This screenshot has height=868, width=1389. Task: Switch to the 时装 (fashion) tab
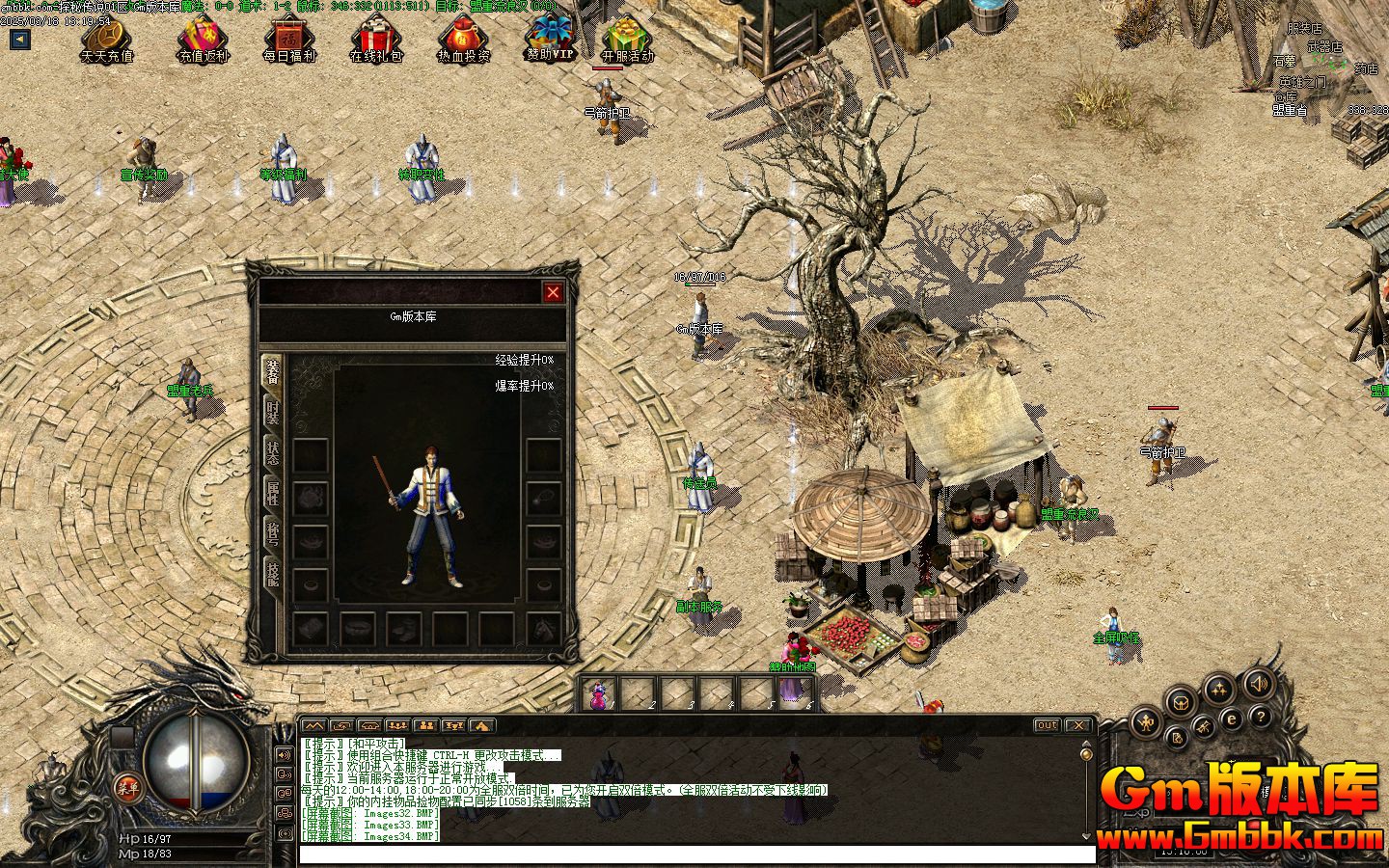(x=273, y=413)
